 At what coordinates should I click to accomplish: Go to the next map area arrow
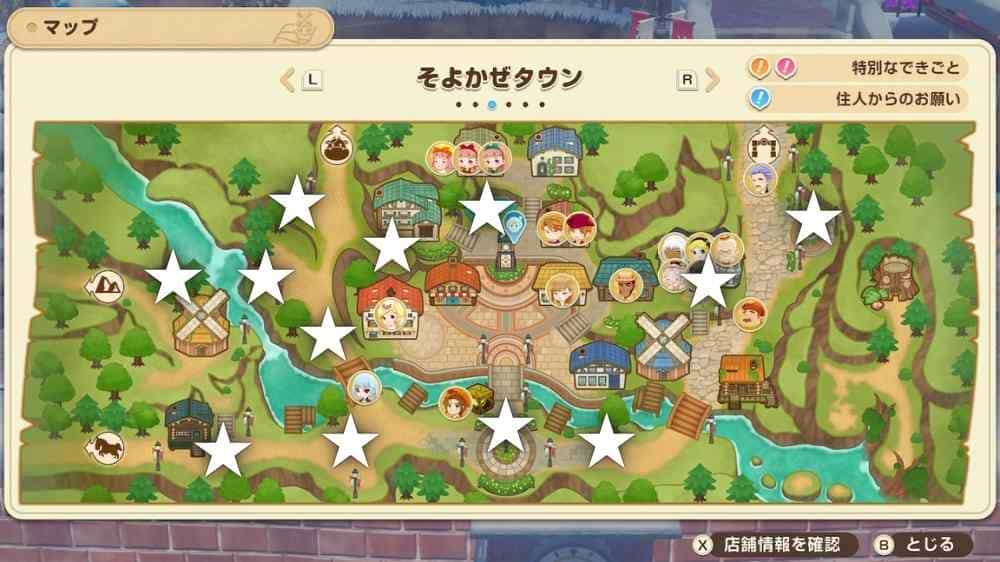coord(711,79)
